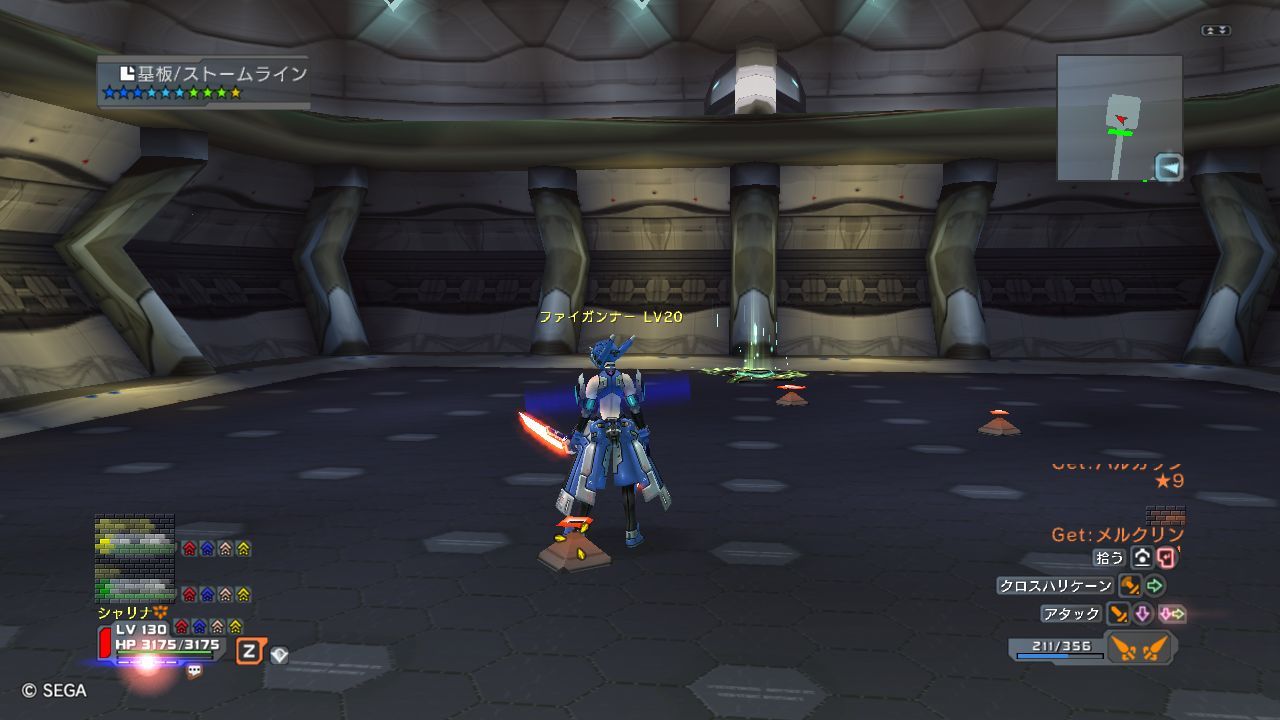Click the Get:メルクリン pickup log entry
Viewport: 1280px width, 720px height.
point(1117,535)
